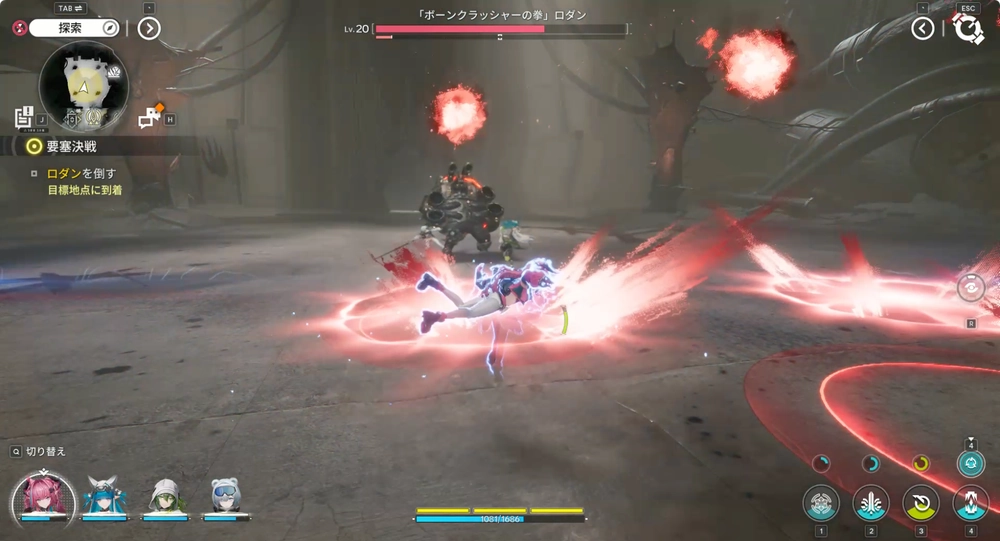The height and width of the screenshot is (541, 1000).
Task: Open the circular minimap
Action: tap(84, 87)
